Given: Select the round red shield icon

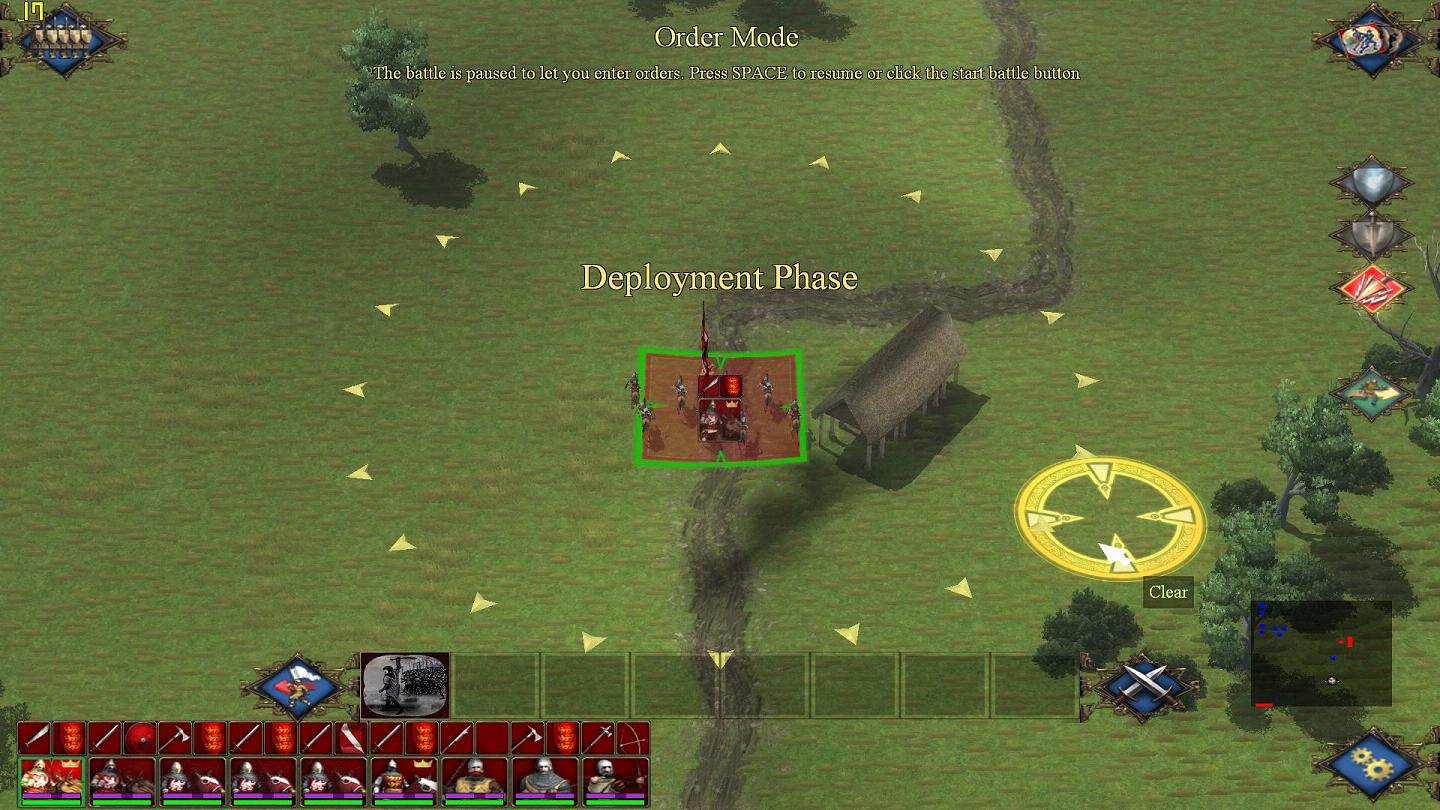Looking at the screenshot, I should [x=139, y=739].
